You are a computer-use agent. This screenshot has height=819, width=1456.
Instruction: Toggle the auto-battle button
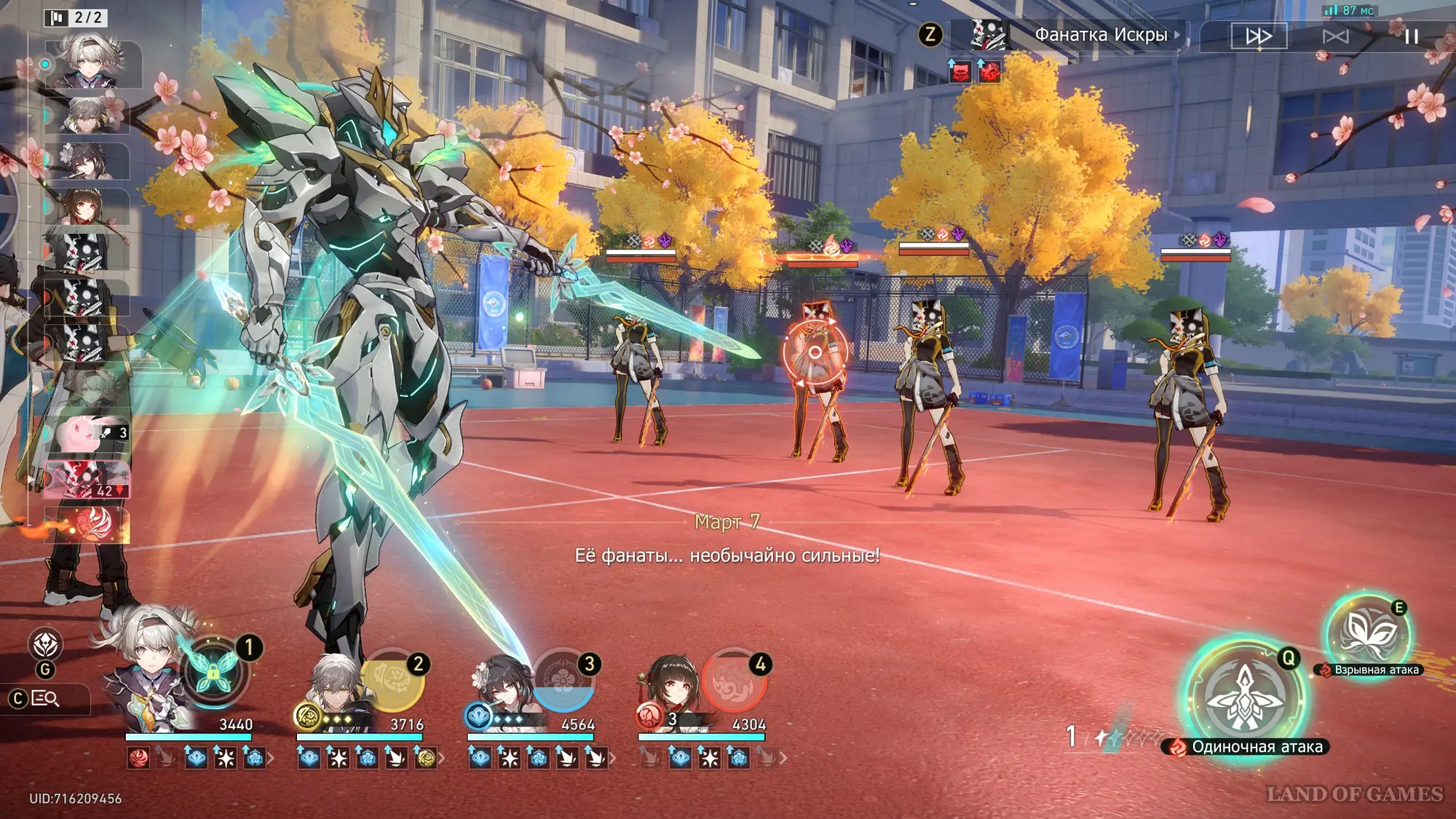point(1335,36)
